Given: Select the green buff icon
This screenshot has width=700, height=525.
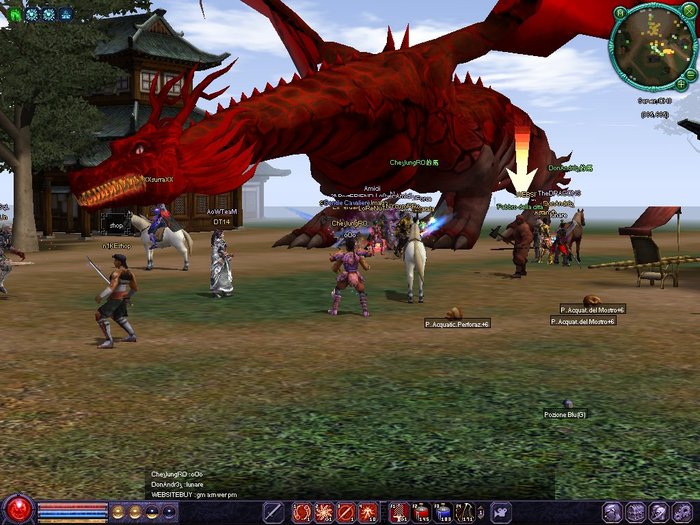Looking at the screenshot, I should [15, 14].
